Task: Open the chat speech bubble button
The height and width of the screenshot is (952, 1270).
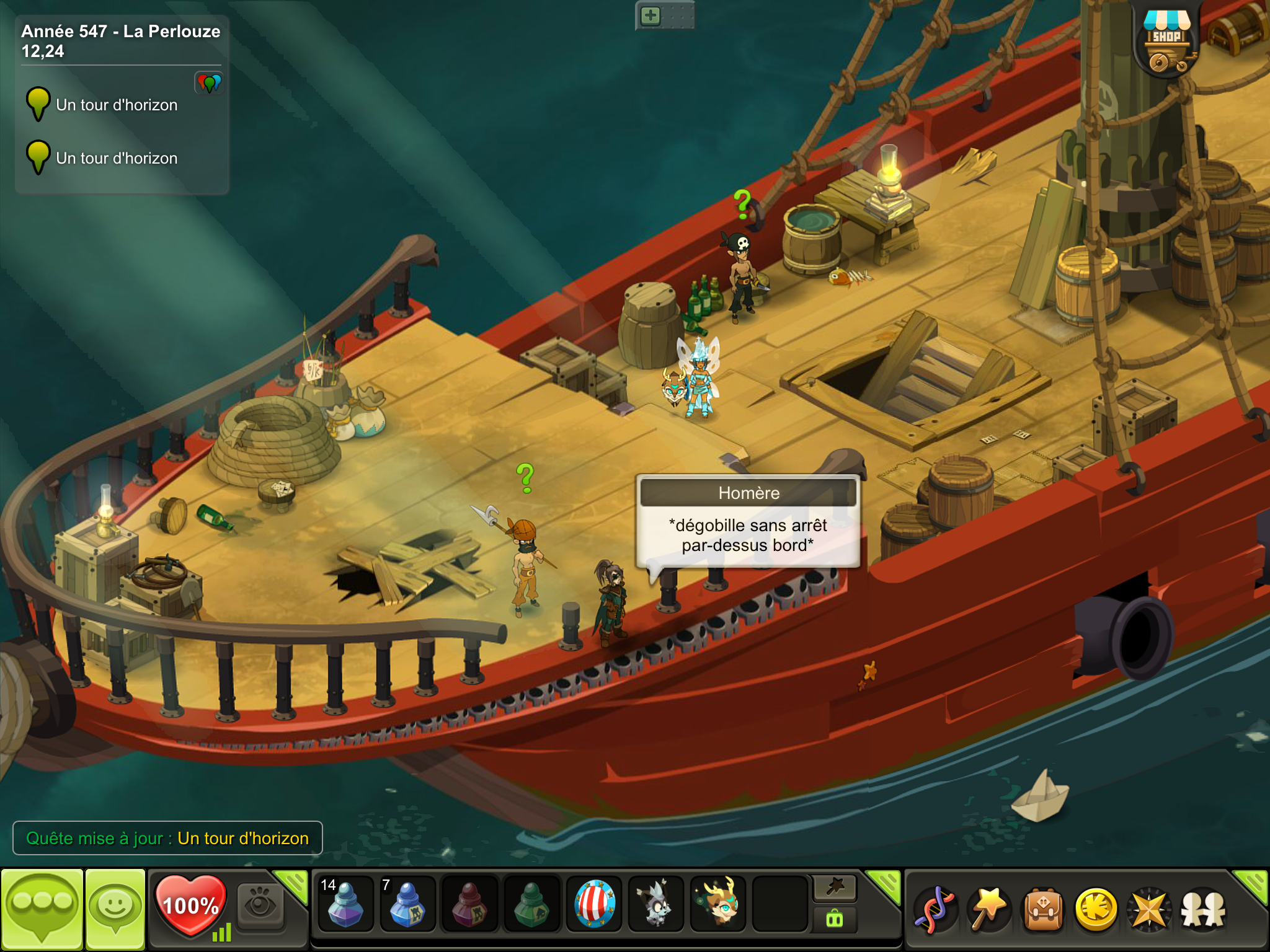Action: (x=42, y=909)
